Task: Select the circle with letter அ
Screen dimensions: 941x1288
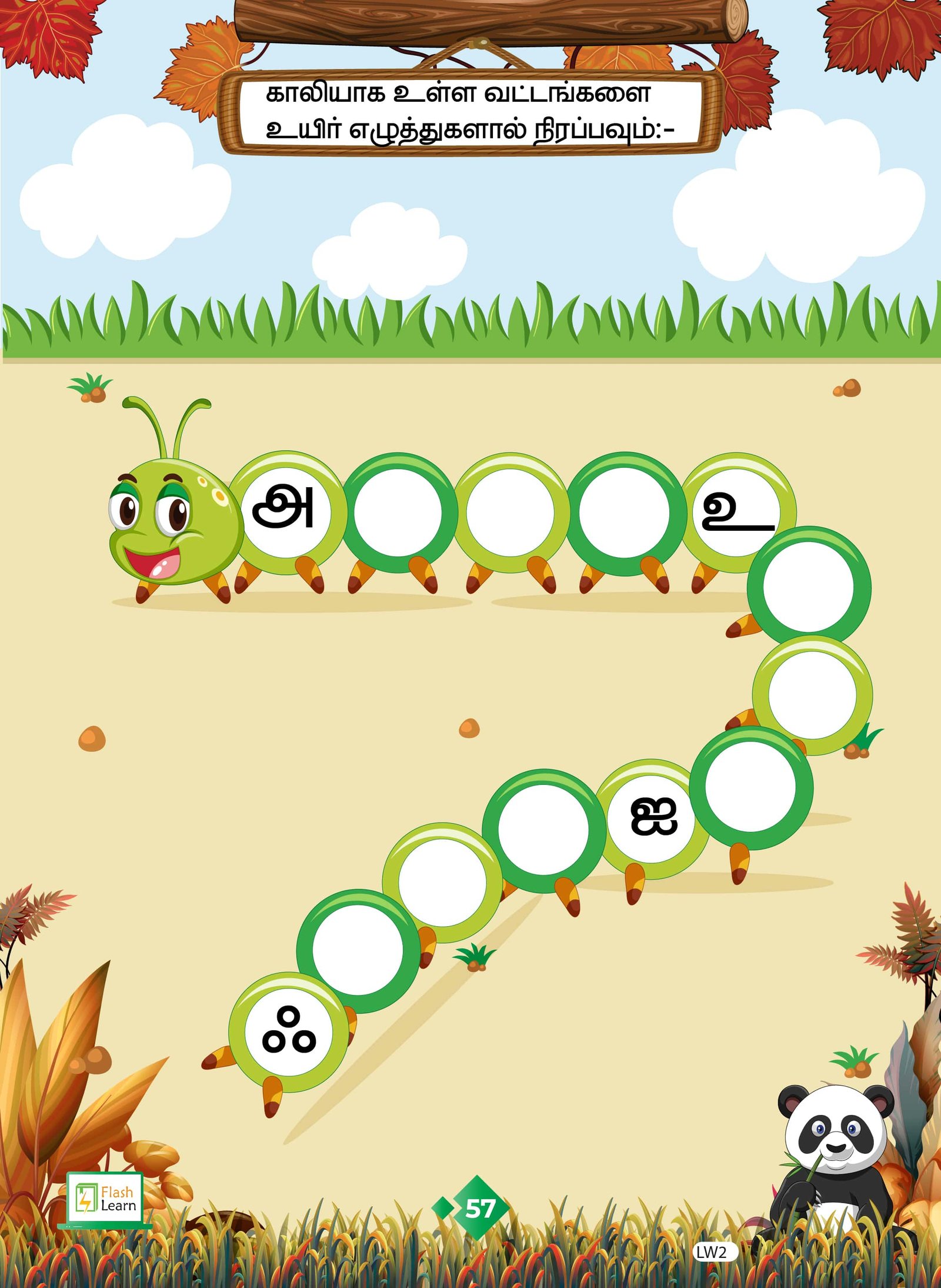Action: 286,511
